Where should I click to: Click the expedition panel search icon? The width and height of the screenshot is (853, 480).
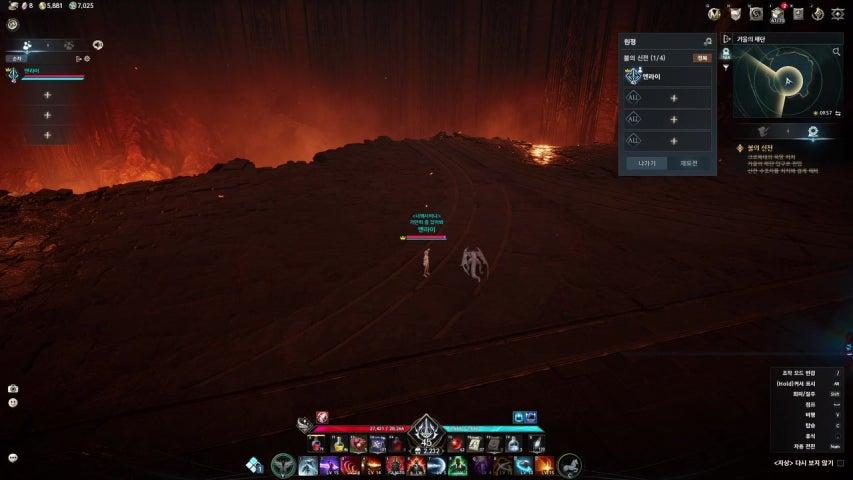point(707,42)
